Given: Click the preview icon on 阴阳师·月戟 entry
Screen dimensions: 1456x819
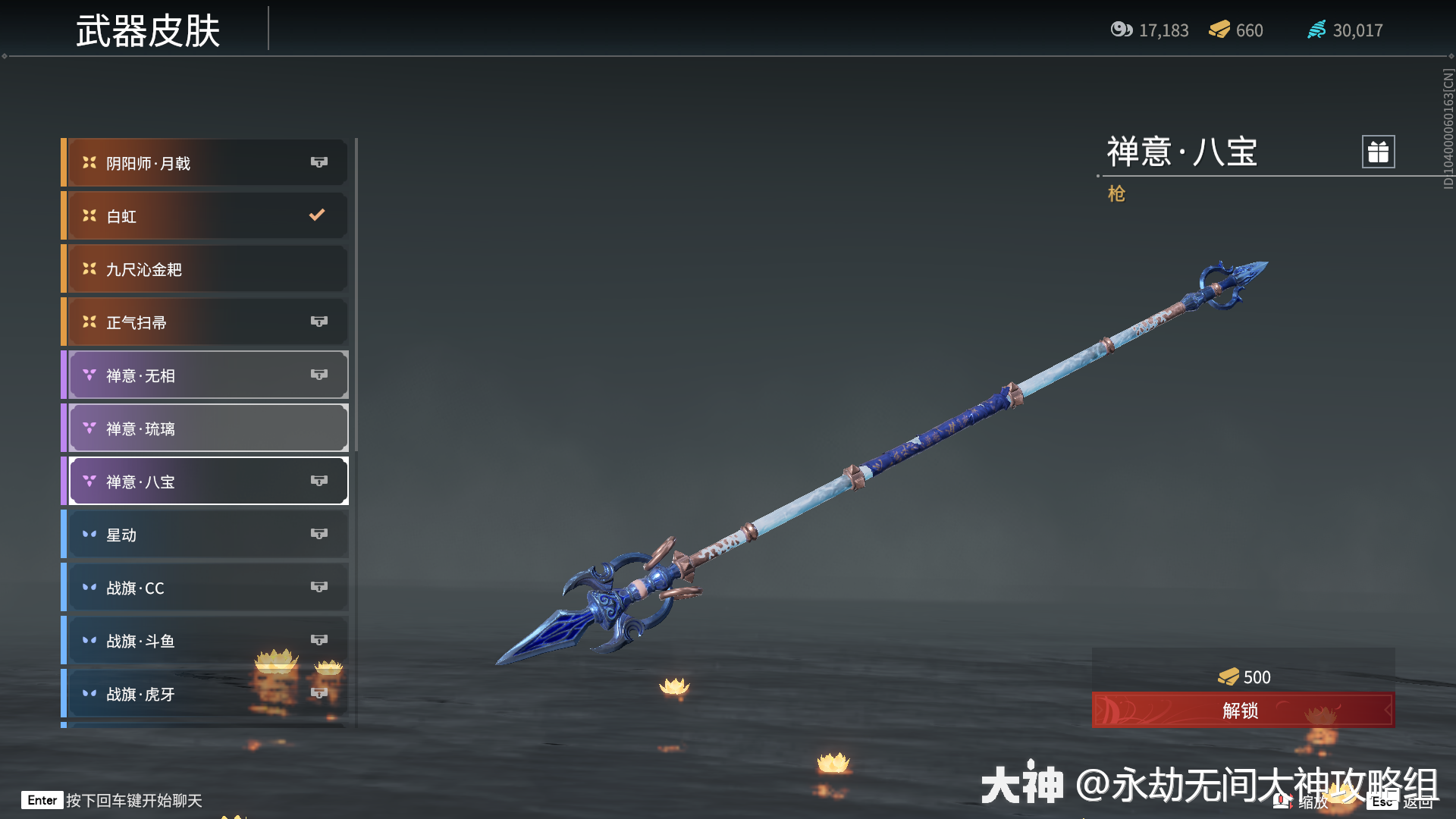Looking at the screenshot, I should pos(319,162).
